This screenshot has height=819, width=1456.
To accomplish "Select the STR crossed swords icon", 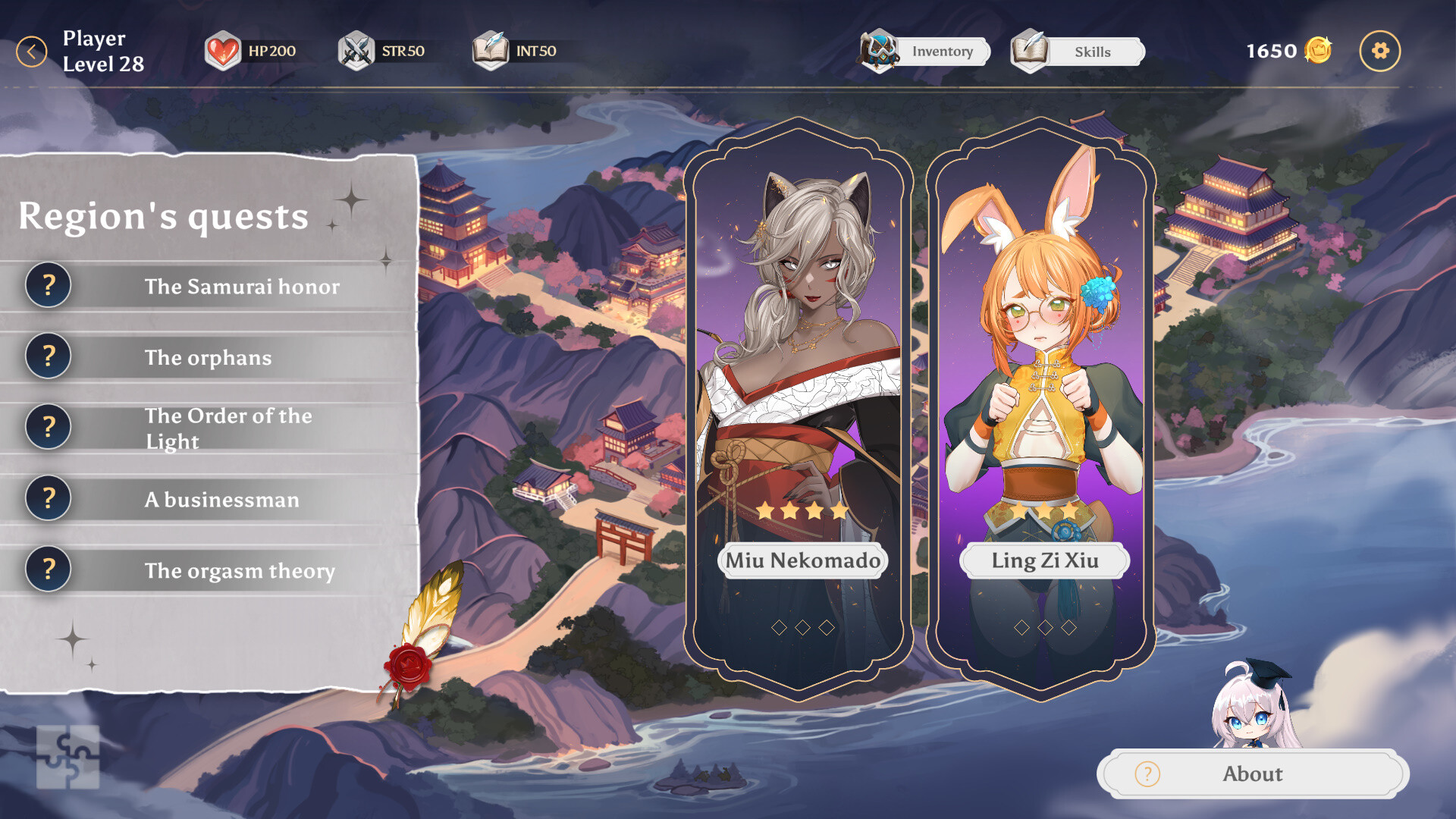I will [x=356, y=50].
